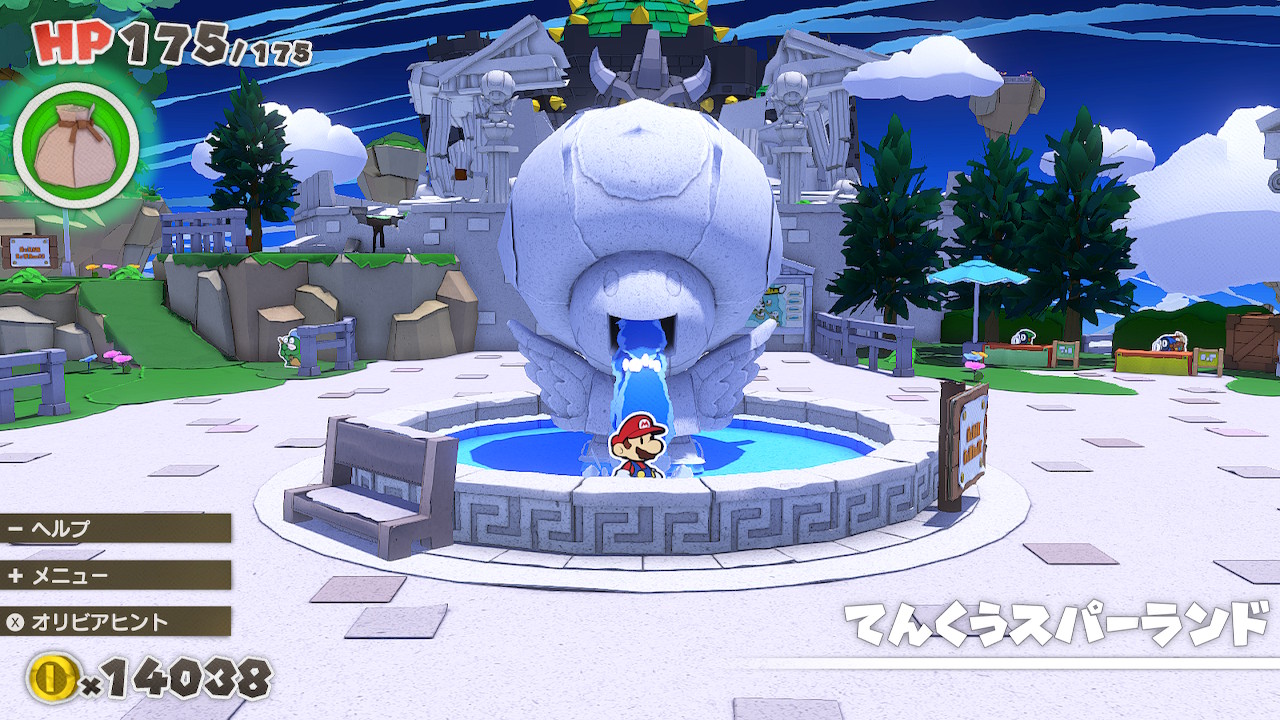Open the confetti bag icon
Image resolution: width=1280 pixels, height=720 pixels.
[75, 145]
